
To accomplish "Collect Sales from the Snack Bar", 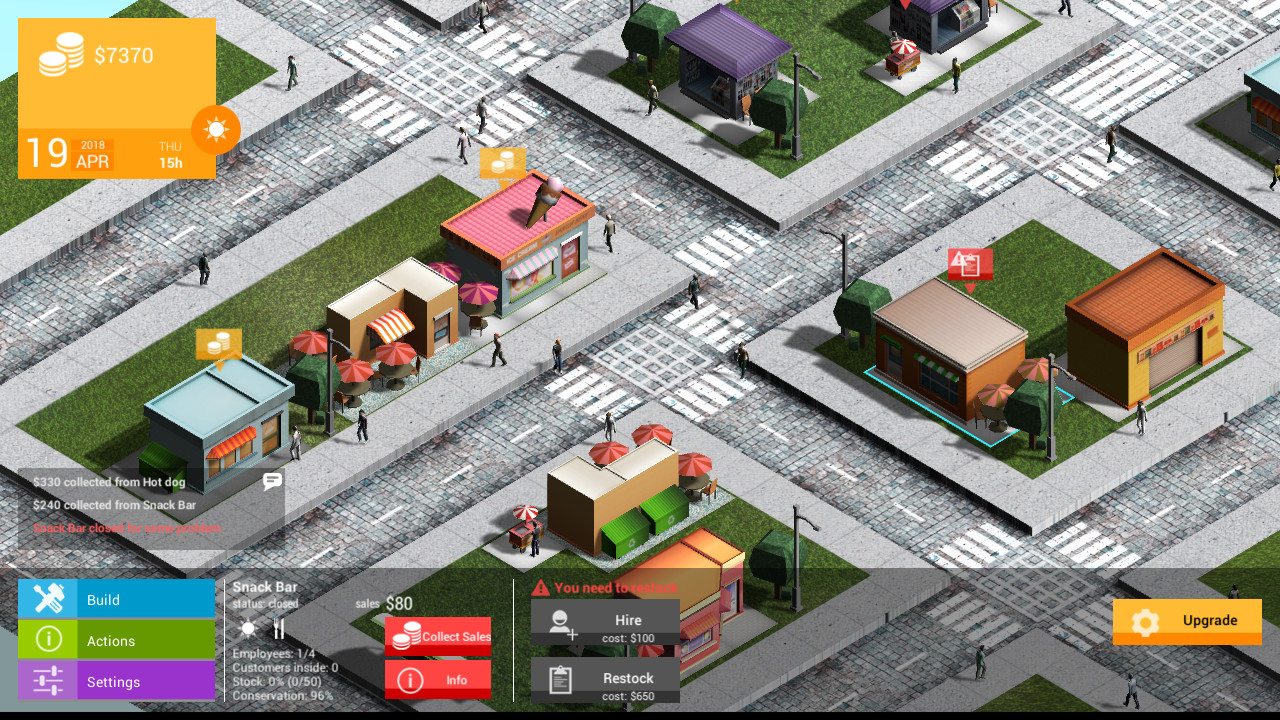I will [438, 636].
